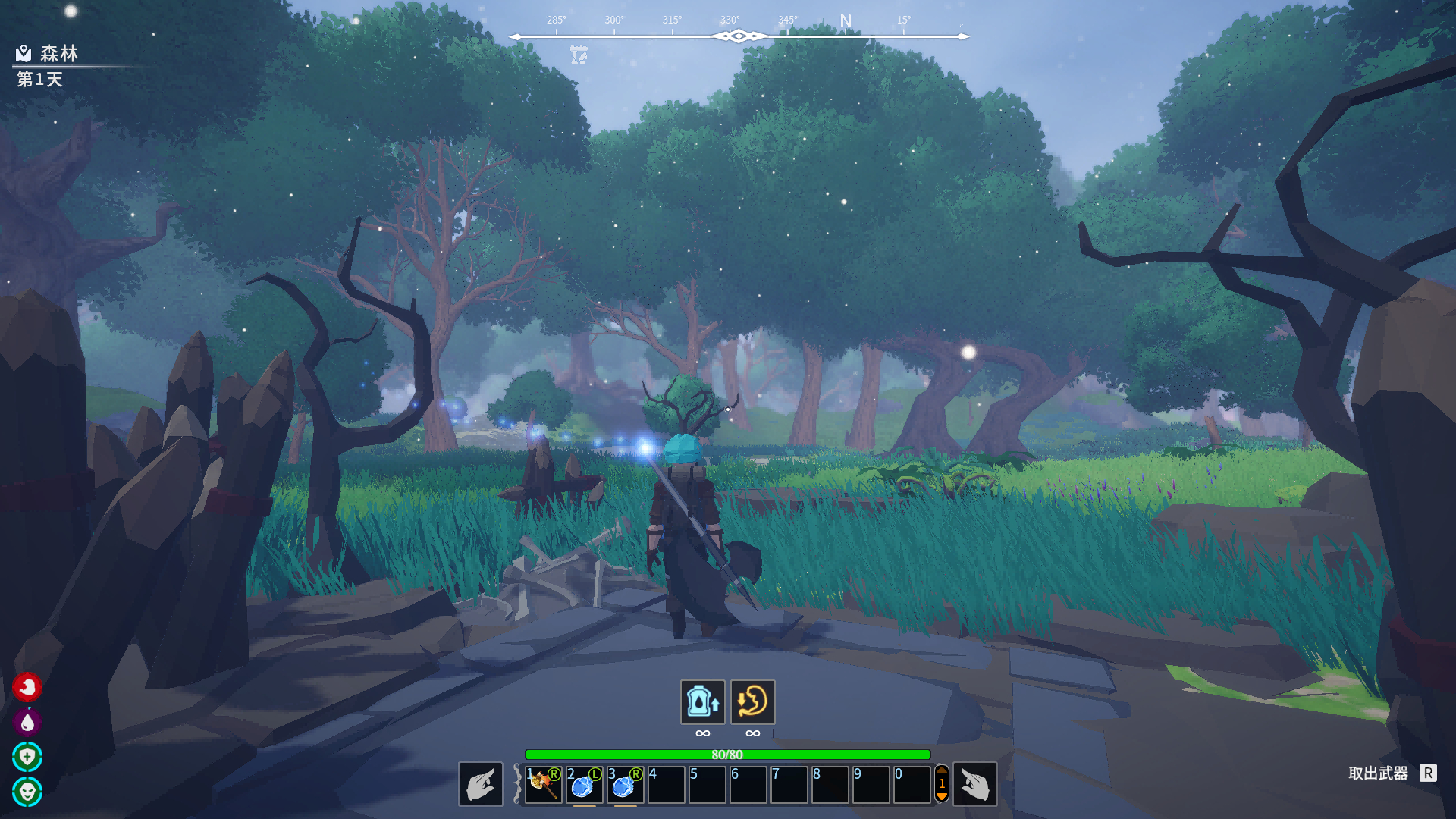Click the compass marker icon below 285°

coord(579,55)
